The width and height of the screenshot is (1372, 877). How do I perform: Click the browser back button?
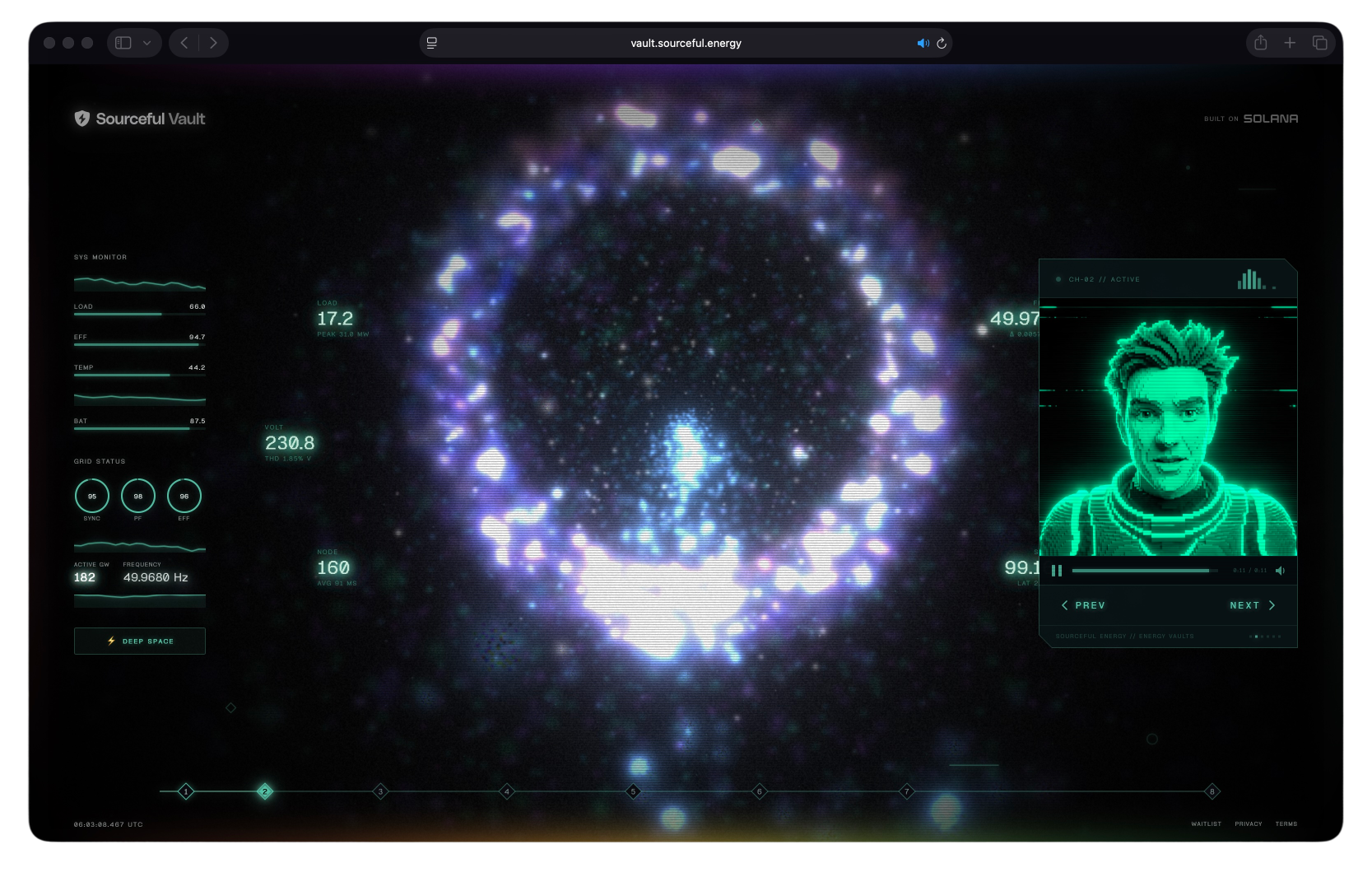click(184, 43)
